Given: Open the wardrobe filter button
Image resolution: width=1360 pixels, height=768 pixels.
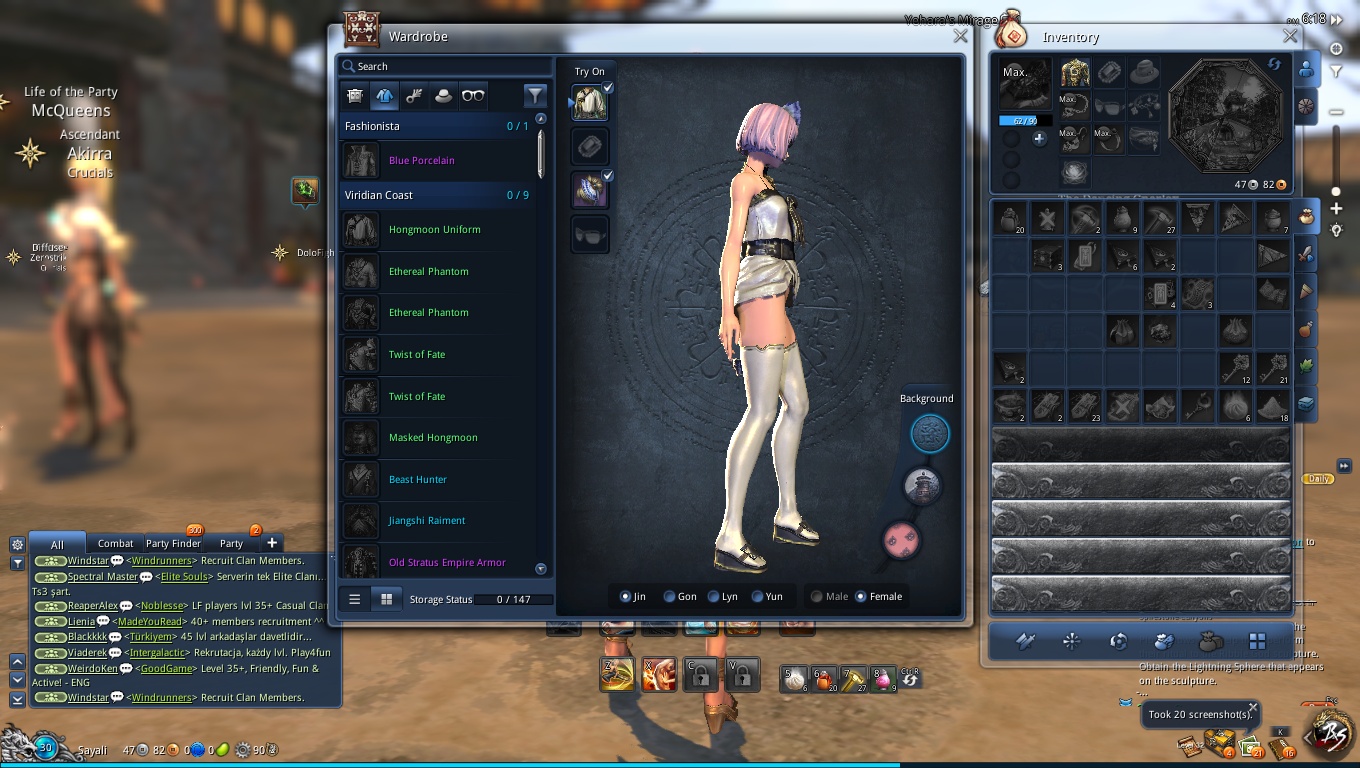Looking at the screenshot, I should point(535,96).
